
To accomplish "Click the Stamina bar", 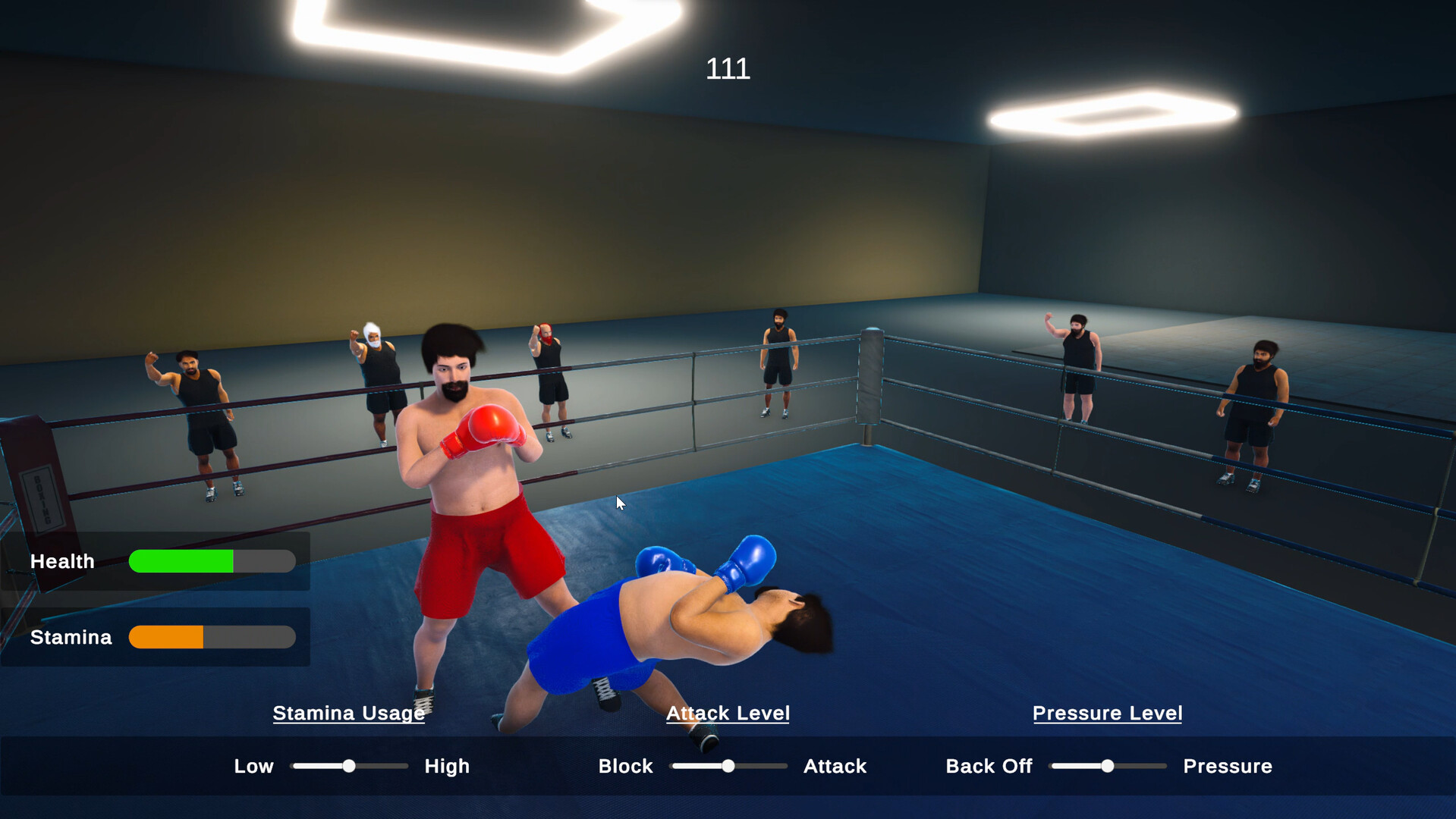I will (x=212, y=637).
